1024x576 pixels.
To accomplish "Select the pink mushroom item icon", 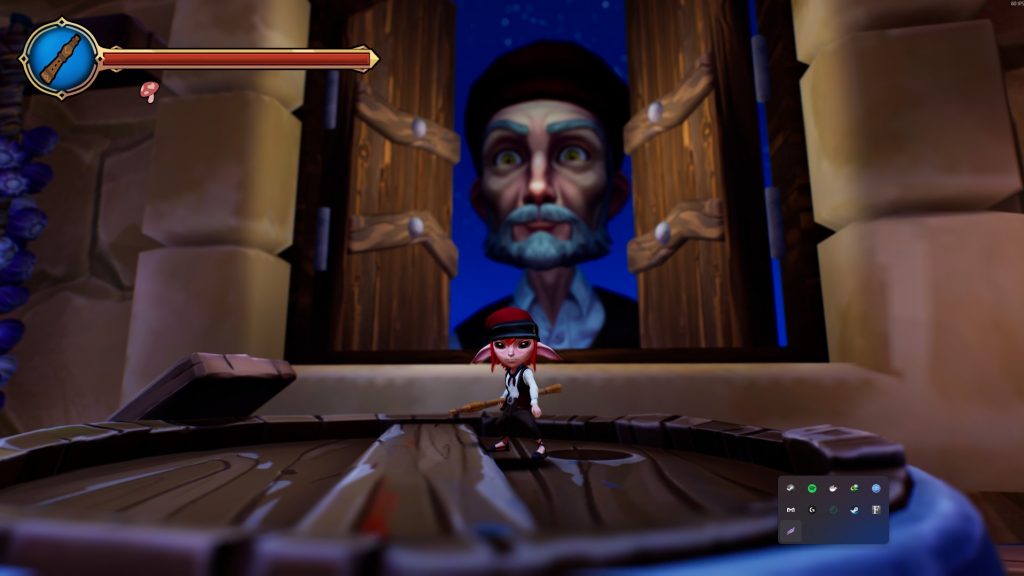I will click(149, 91).
